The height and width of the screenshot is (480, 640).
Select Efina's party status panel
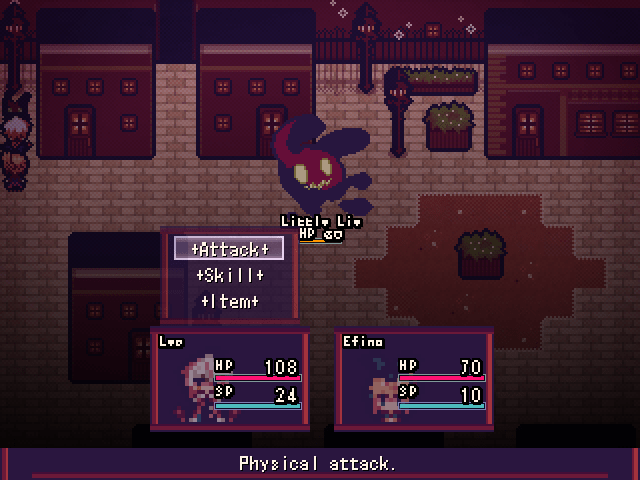(x=412, y=377)
